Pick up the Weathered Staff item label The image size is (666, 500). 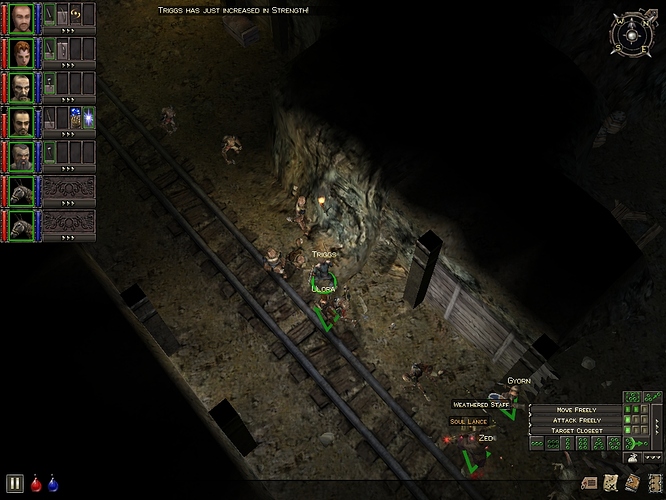(x=482, y=404)
